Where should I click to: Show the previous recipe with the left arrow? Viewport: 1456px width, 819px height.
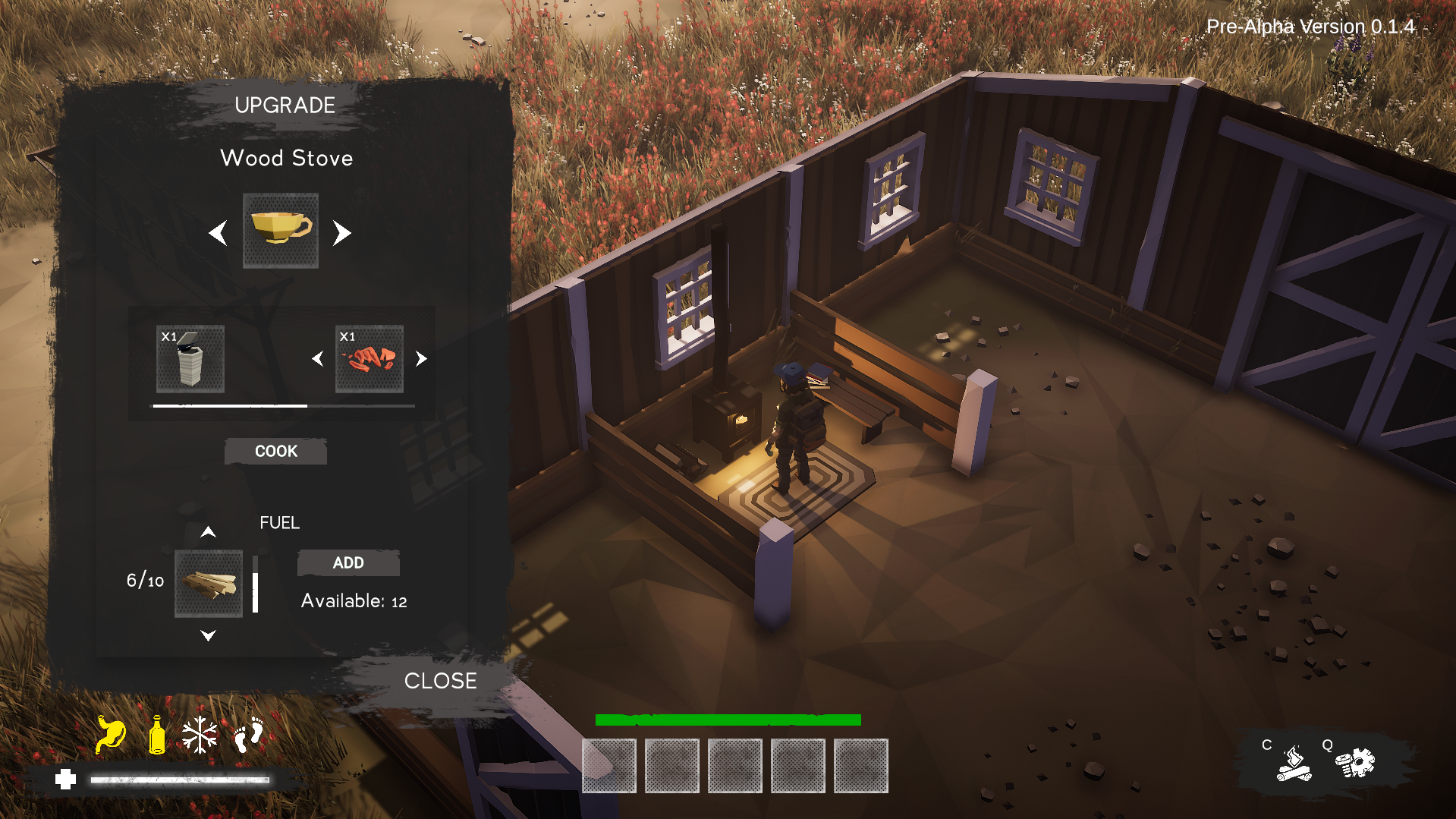point(219,233)
